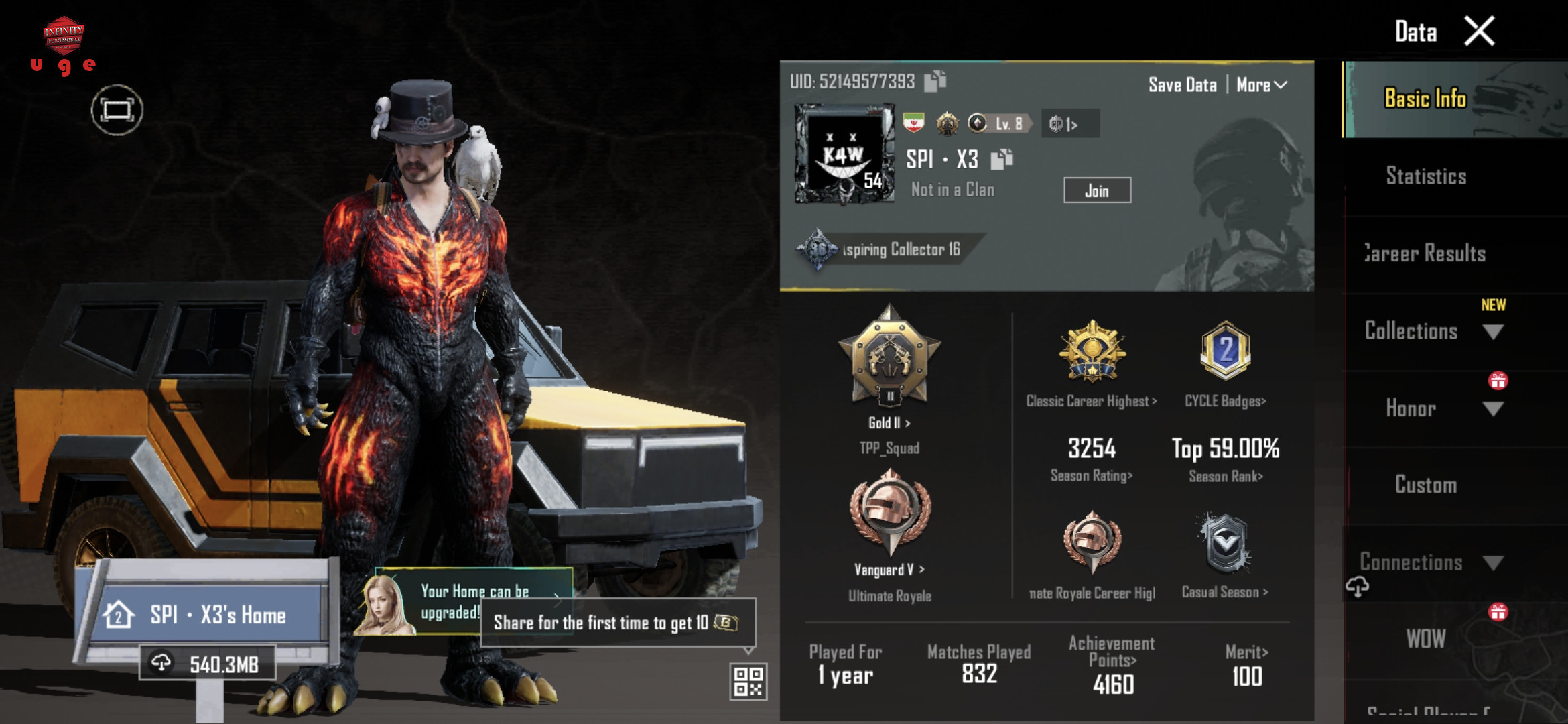Show the CYCLE Badges
The image size is (1568, 724).
click(x=1225, y=401)
